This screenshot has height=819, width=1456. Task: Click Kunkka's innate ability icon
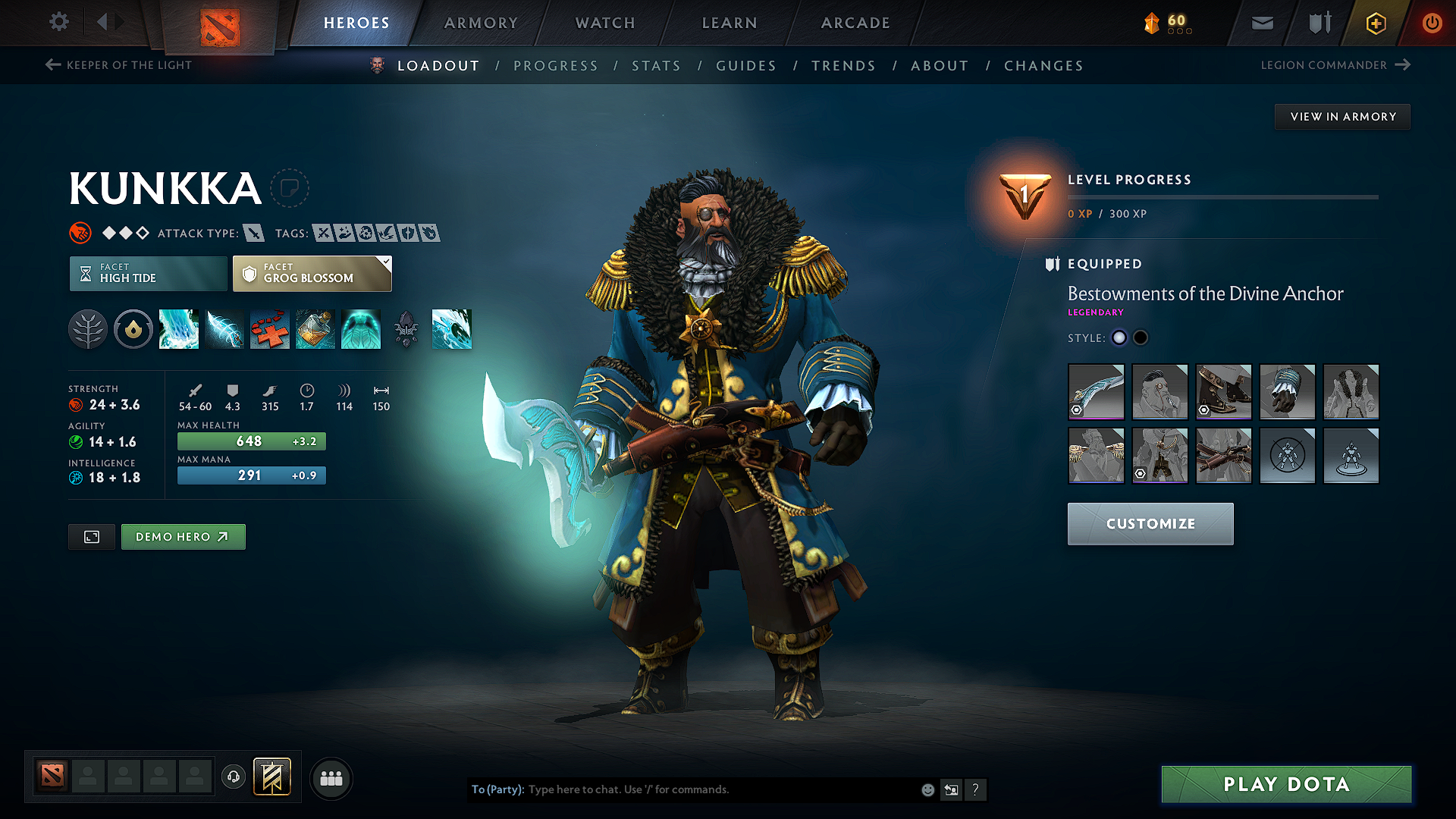point(133,329)
